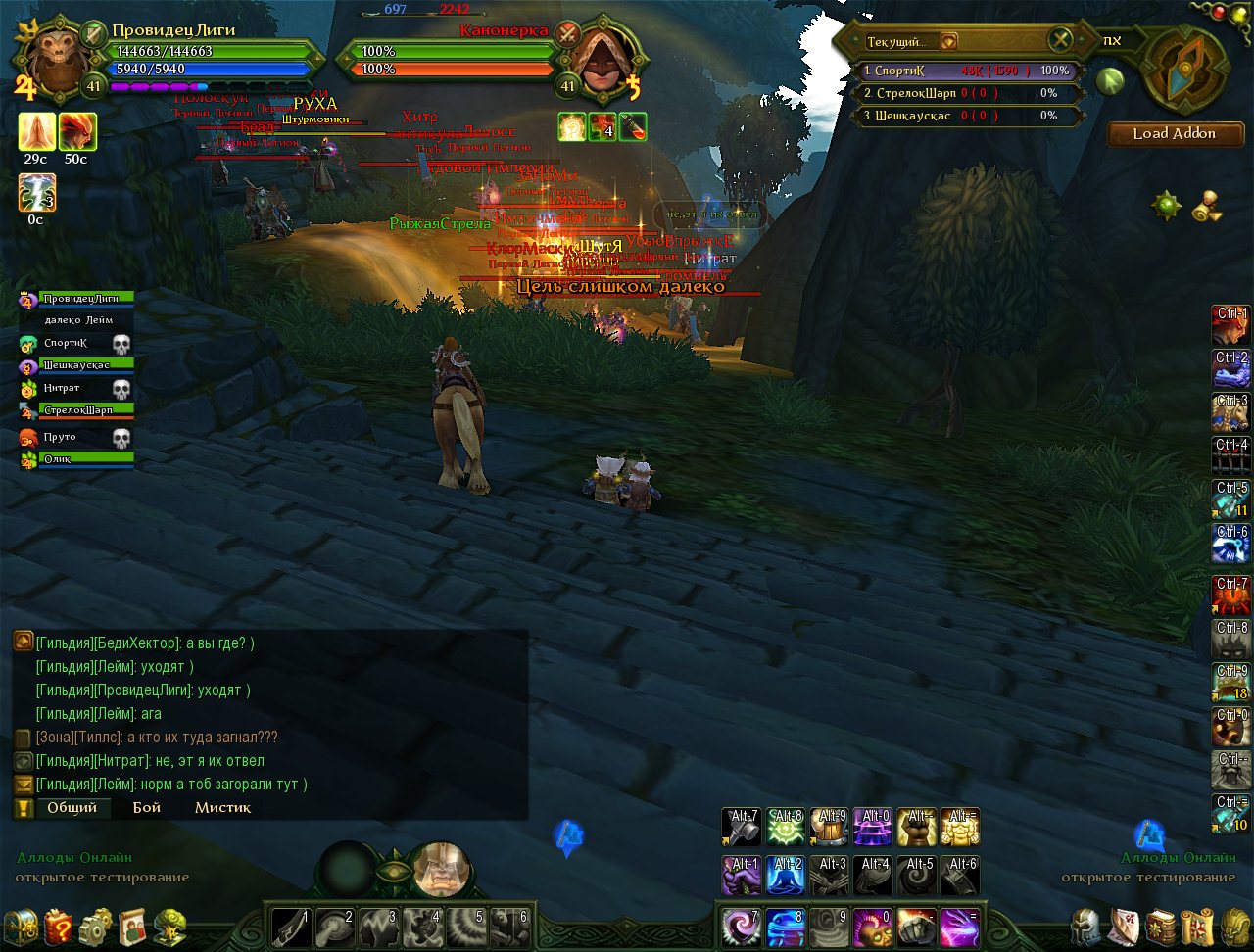Screen dimensions: 1254x952
Task: Click the Load Addon button
Action: pos(1174,134)
